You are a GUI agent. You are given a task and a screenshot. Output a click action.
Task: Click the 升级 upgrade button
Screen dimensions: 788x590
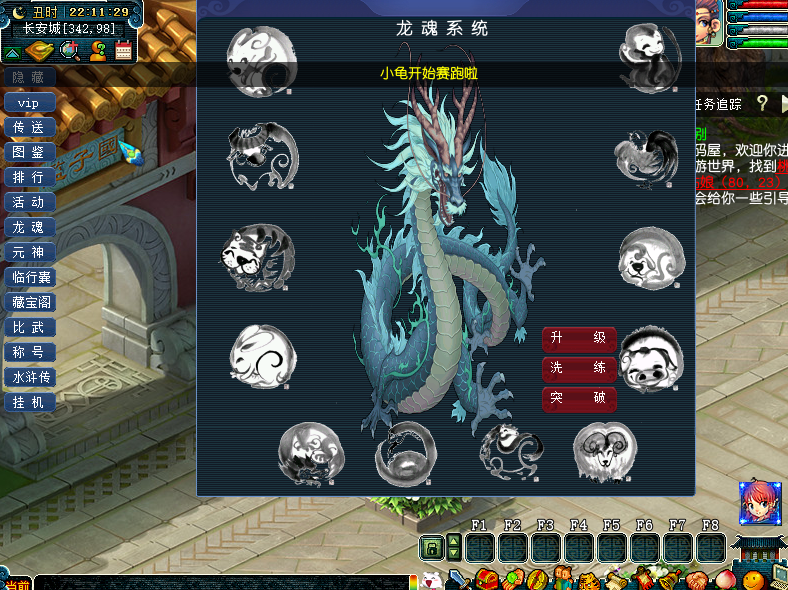pos(579,339)
